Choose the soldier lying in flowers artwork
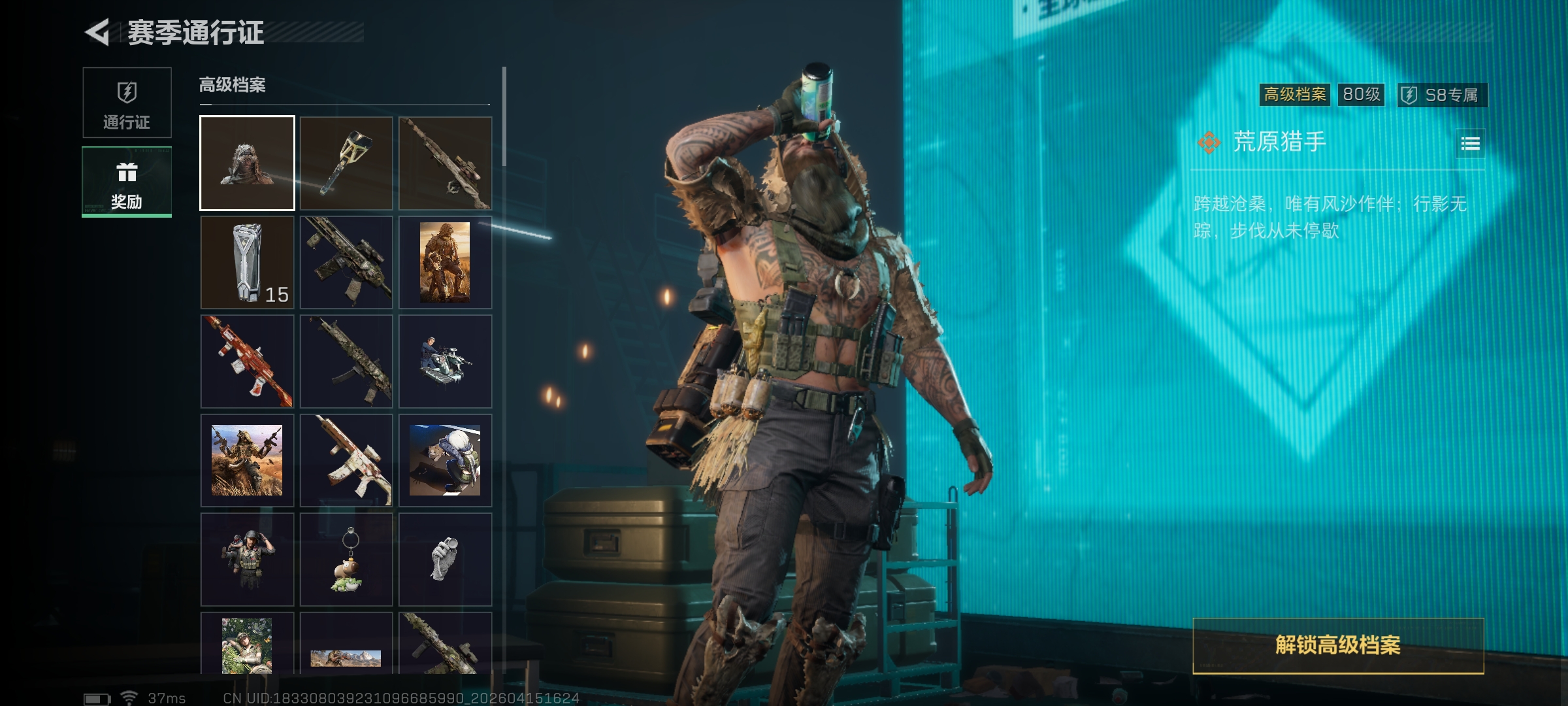This screenshot has height=706, width=1568. tap(247, 645)
